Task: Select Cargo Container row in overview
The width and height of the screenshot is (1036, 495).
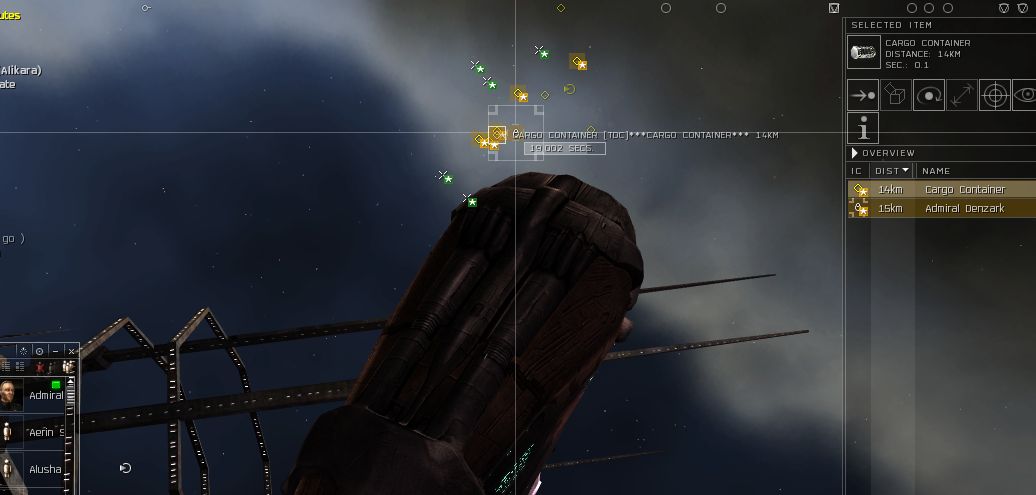Action: [964, 189]
